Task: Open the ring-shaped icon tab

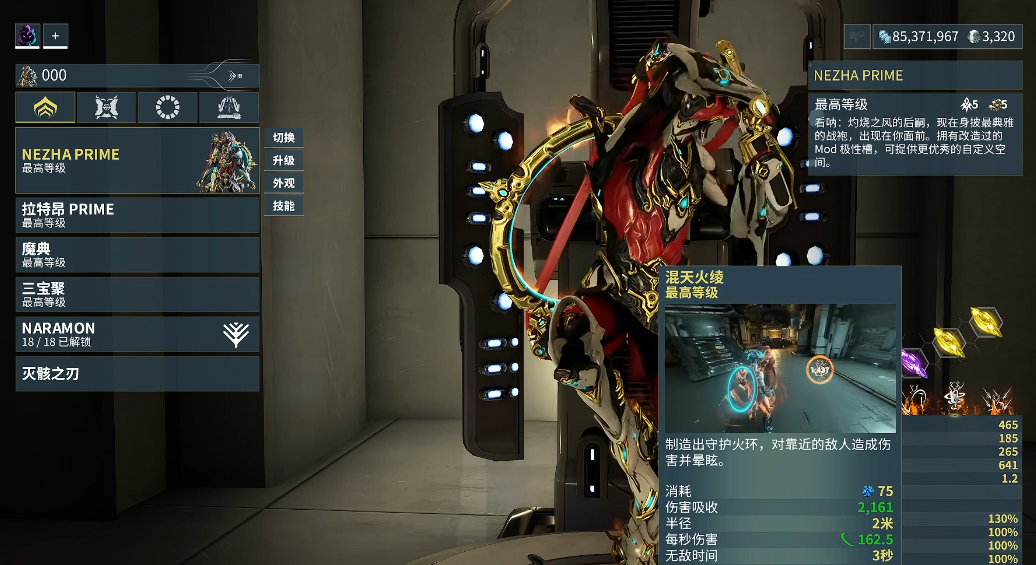Action: click(x=167, y=108)
